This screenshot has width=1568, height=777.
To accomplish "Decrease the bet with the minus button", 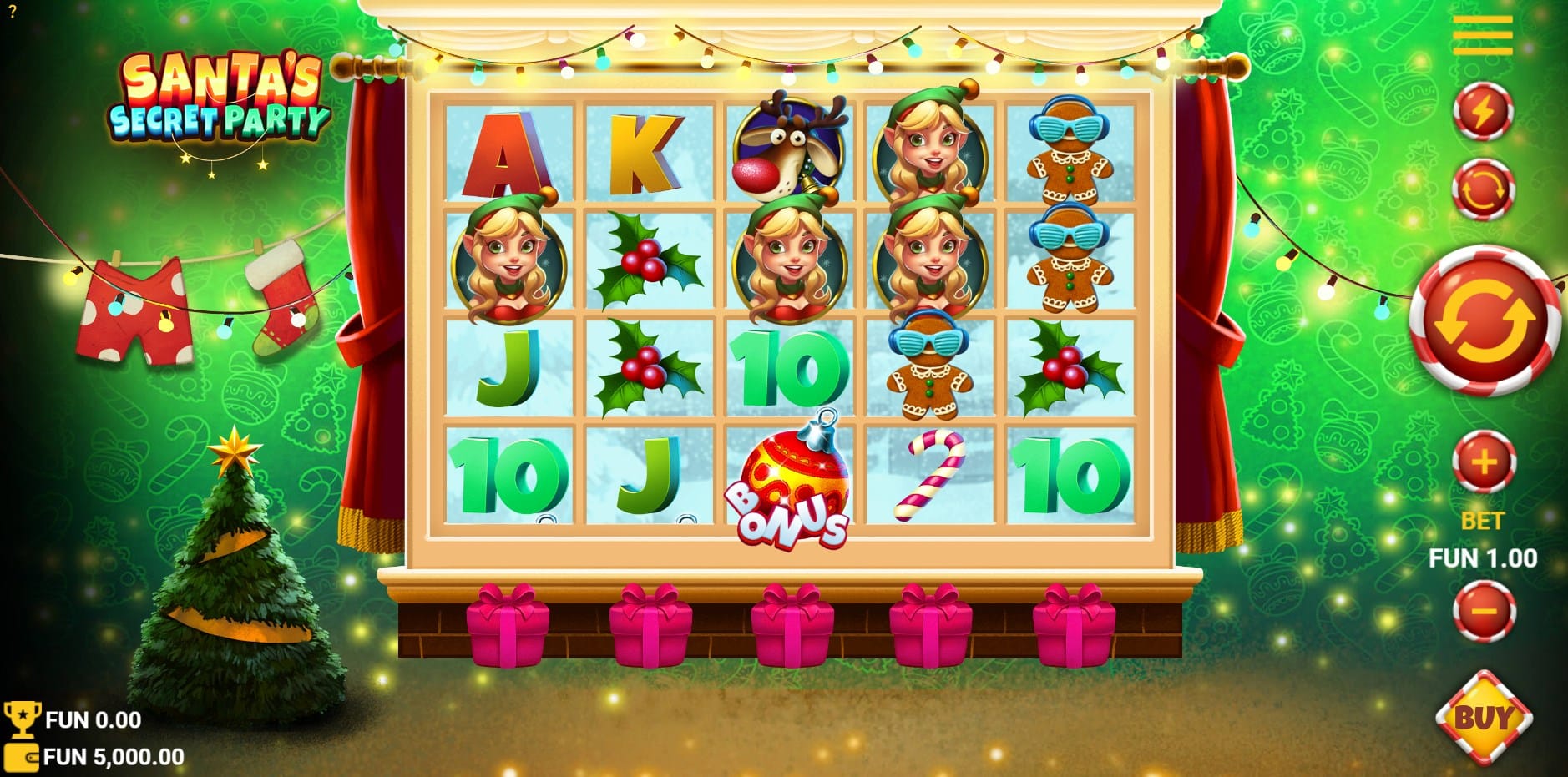I will [1484, 611].
